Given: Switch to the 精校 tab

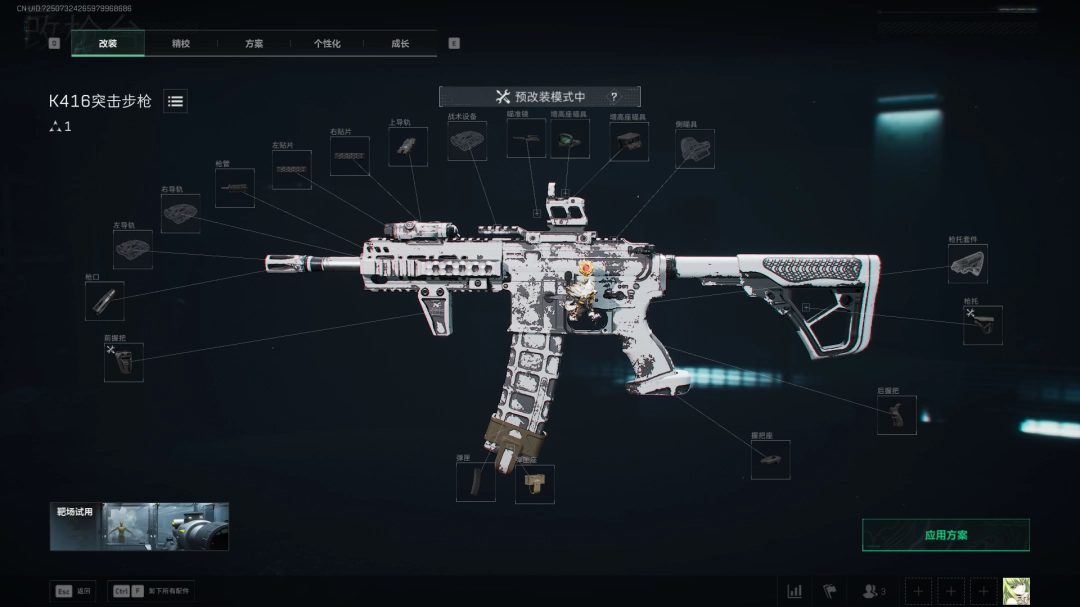Looking at the screenshot, I should pyautogui.click(x=181, y=44).
